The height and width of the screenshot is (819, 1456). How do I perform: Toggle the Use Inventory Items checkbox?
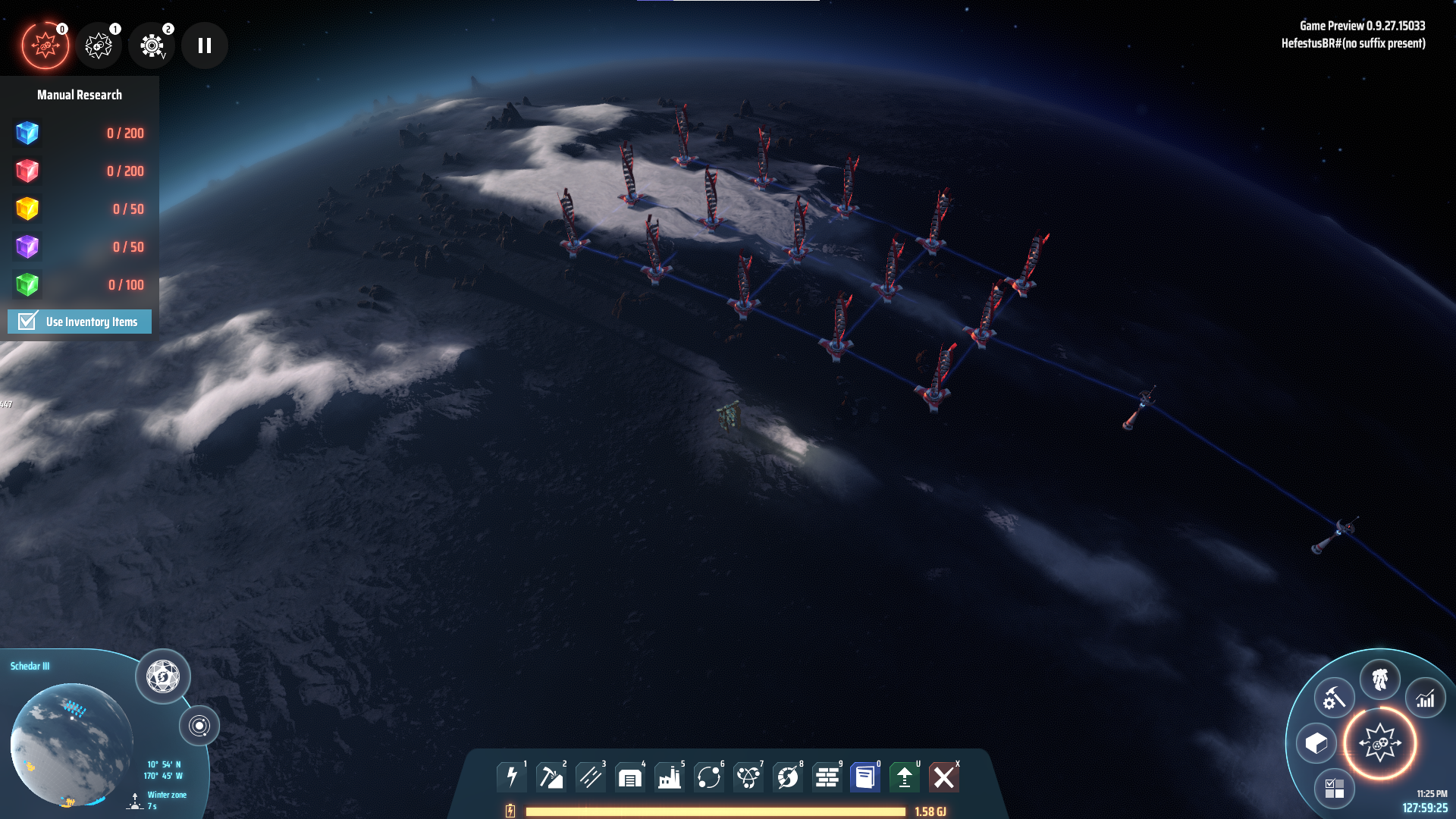(28, 322)
